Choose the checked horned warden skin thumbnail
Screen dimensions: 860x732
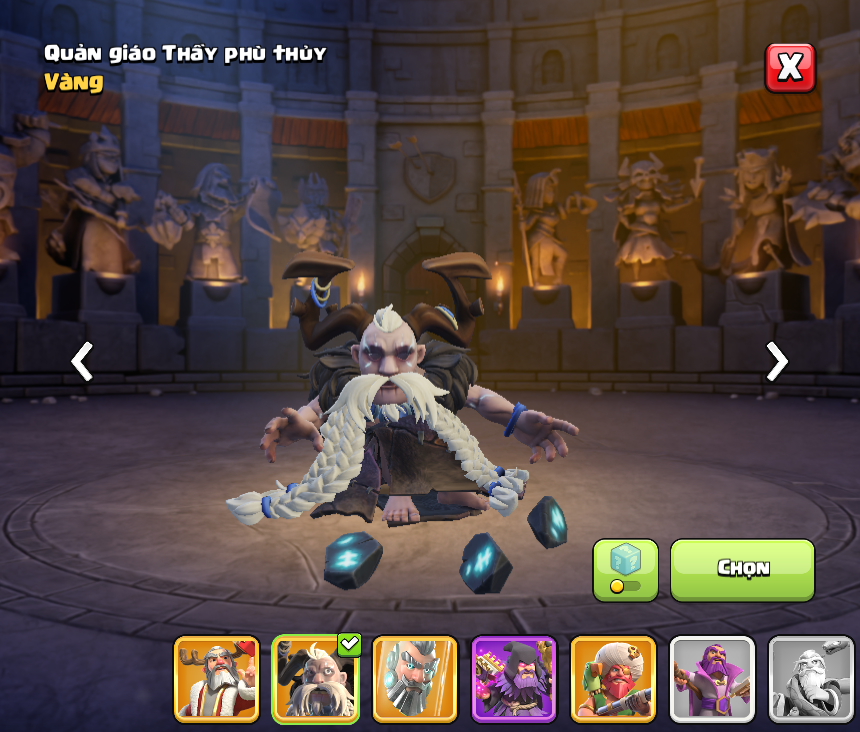(x=315, y=679)
